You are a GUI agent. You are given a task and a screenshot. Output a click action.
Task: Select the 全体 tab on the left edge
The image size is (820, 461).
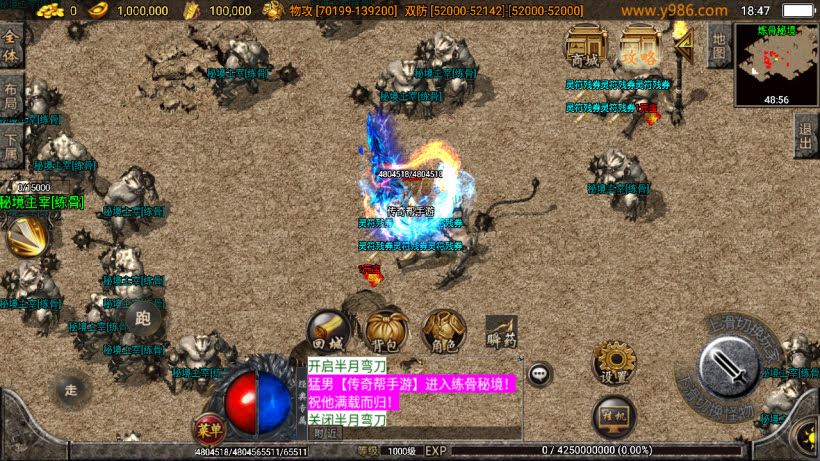point(11,46)
